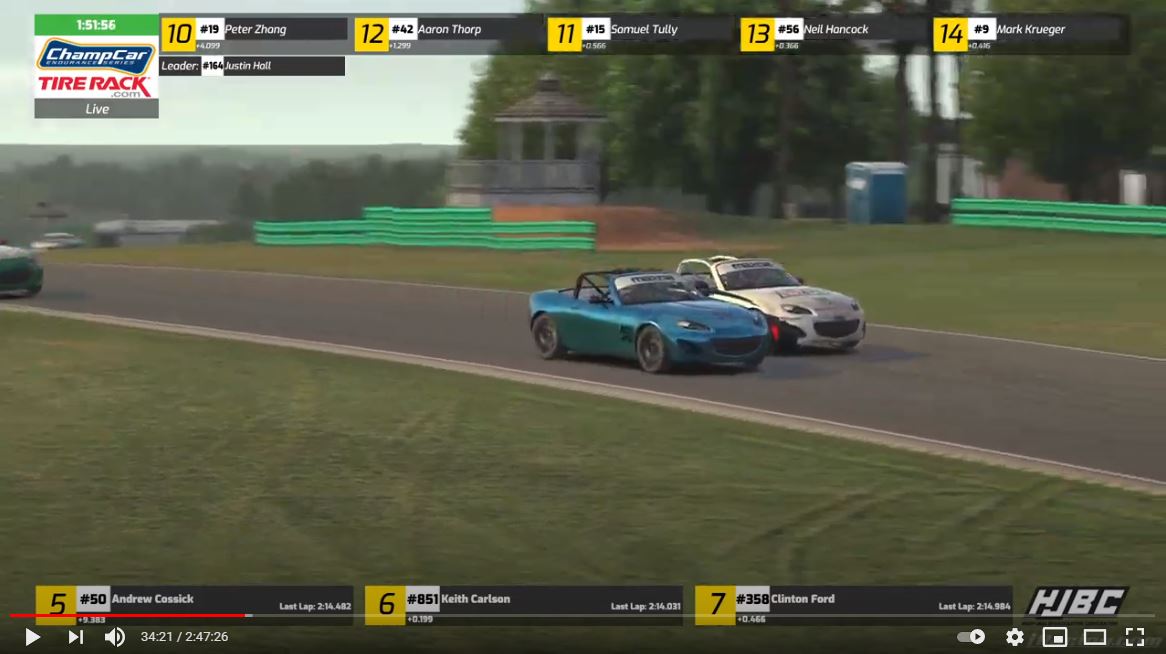The height and width of the screenshot is (654, 1166).
Task: Select the Leader Justin Hall row
Action: [x=252, y=66]
